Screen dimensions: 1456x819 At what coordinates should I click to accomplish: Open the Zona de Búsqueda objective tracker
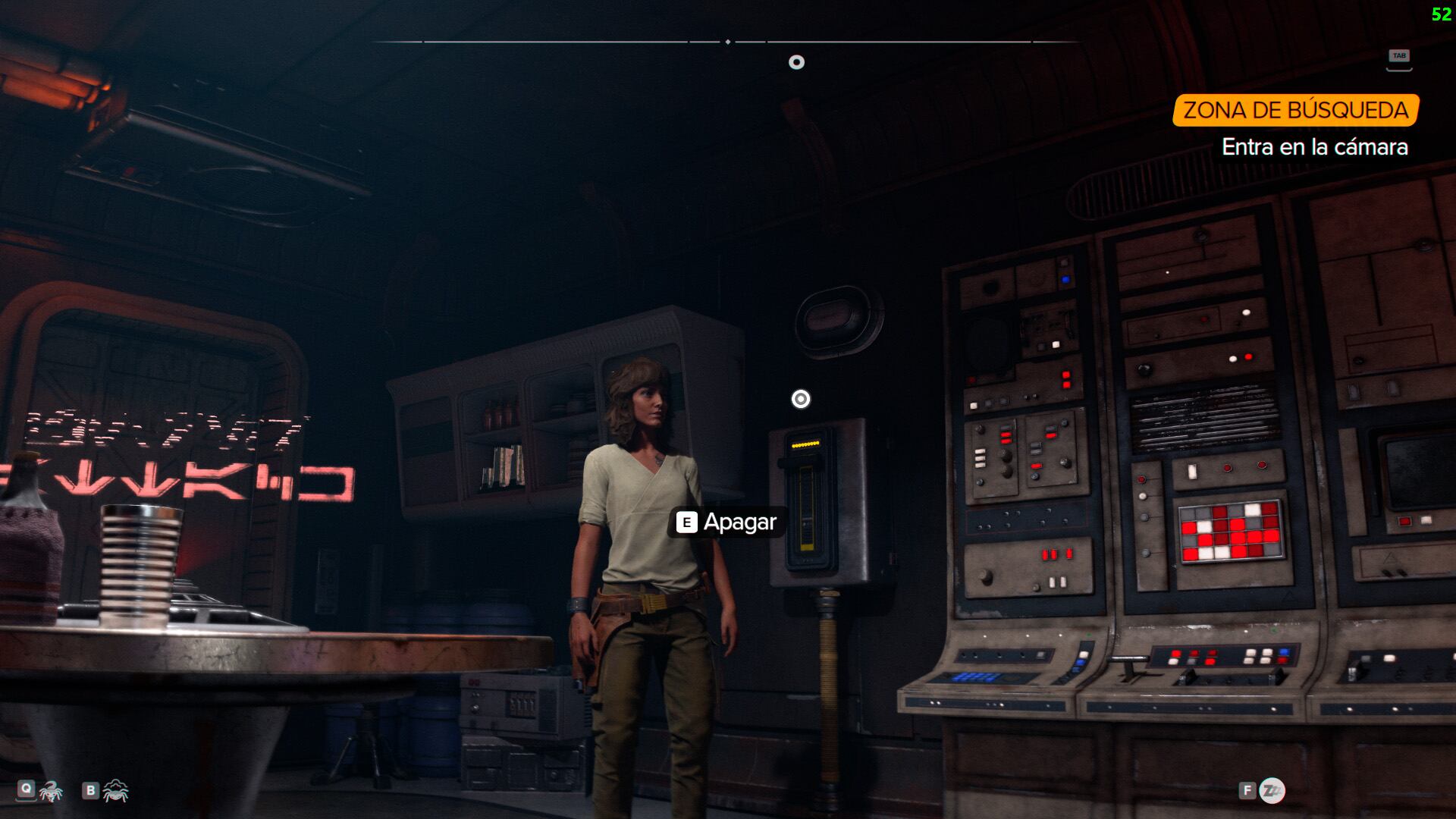click(x=1295, y=111)
